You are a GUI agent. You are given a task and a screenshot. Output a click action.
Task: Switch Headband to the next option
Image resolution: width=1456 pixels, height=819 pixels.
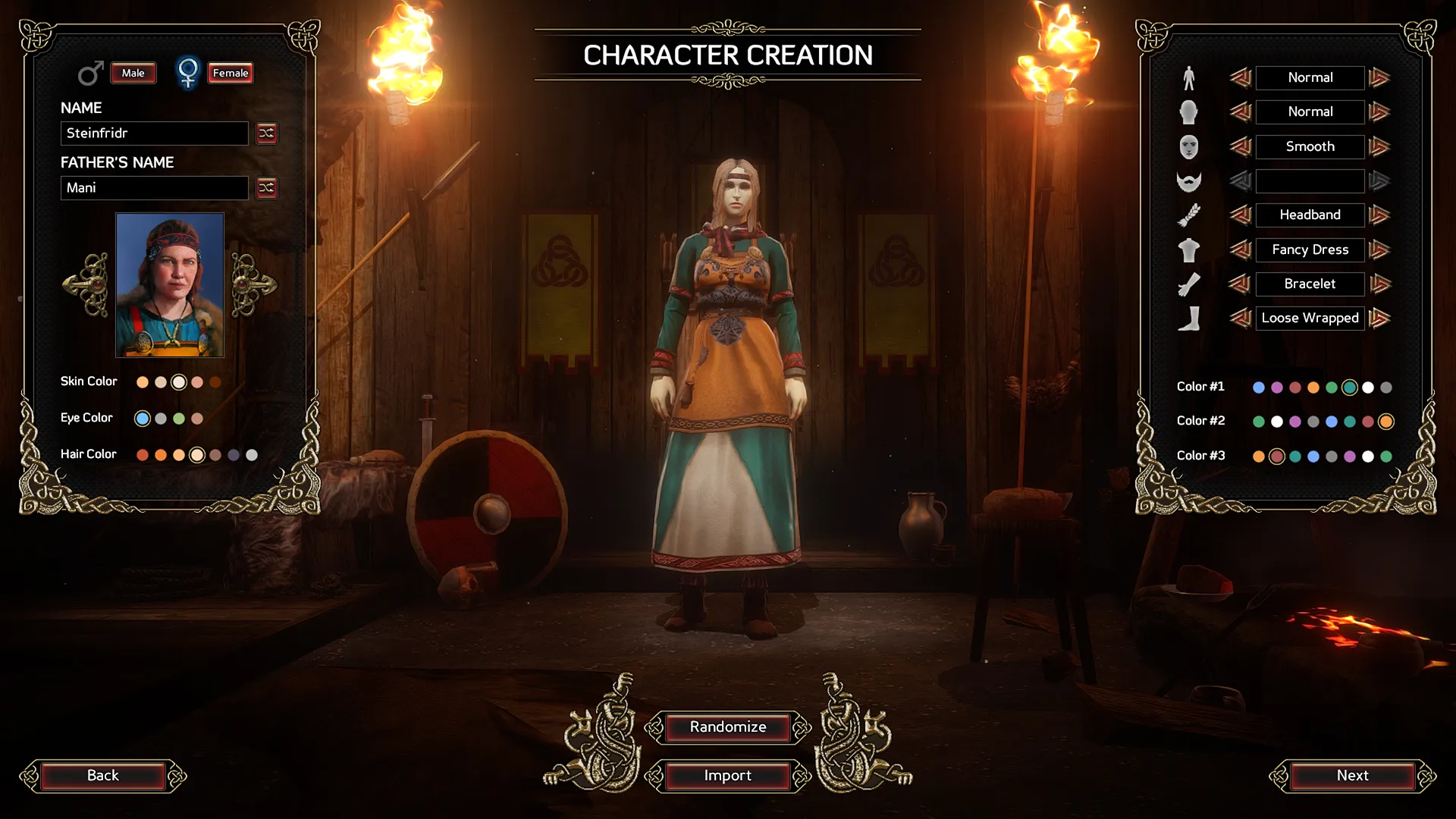point(1380,215)
